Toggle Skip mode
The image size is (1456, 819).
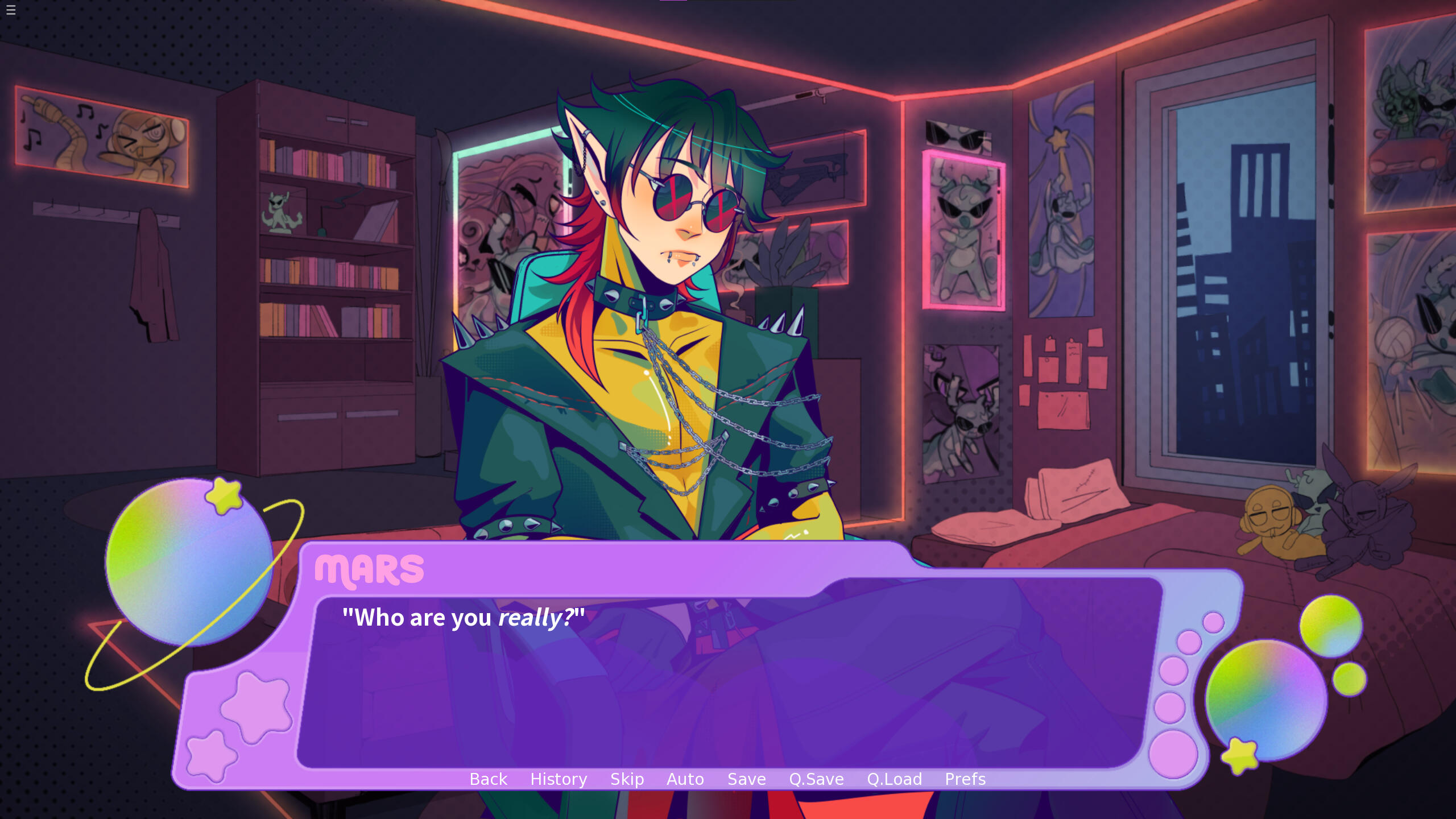click(627, 779)
